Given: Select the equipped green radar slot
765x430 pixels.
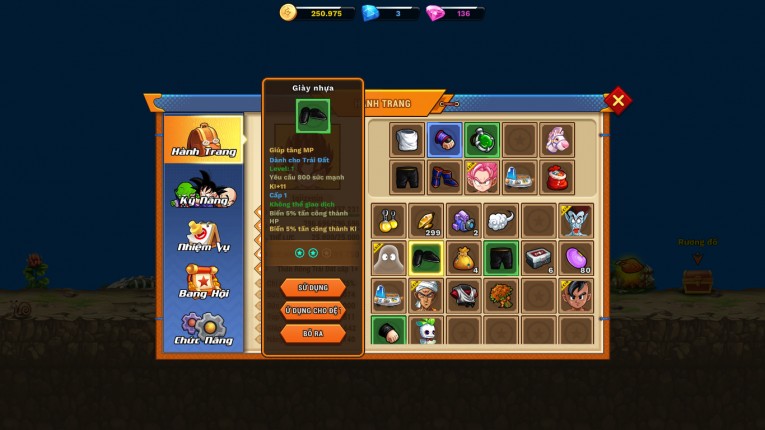Looking at the screenshot, I should pos(482,140).
